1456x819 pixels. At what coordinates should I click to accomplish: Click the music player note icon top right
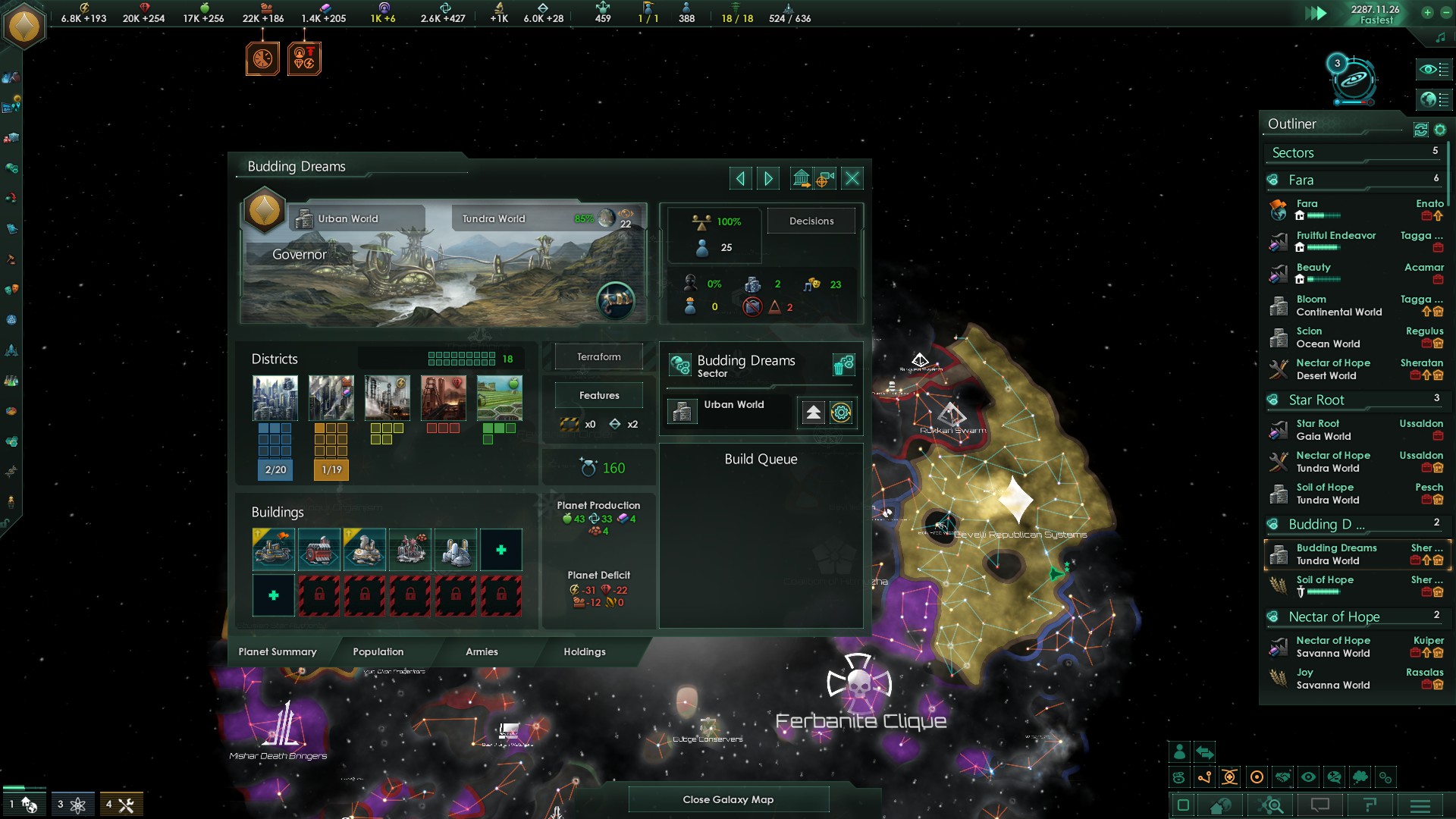[1440, 37]
